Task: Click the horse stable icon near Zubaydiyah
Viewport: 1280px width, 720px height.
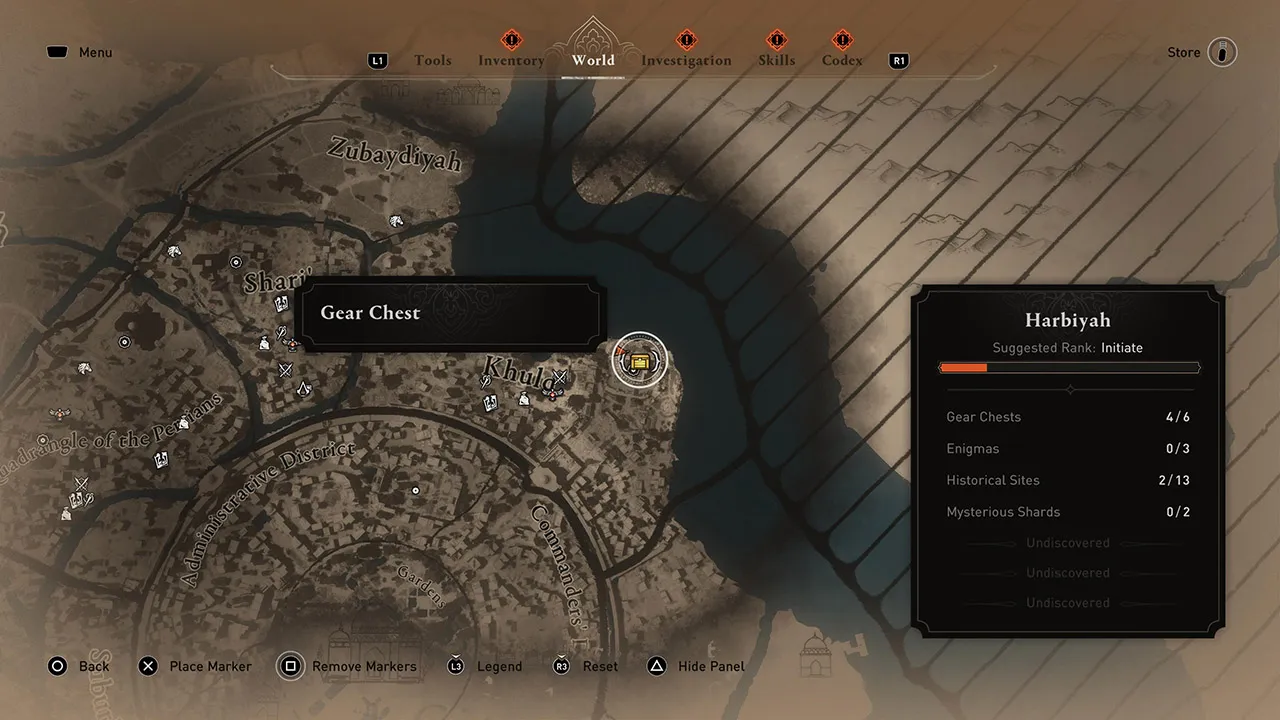Action: click(x=397, y=220)
